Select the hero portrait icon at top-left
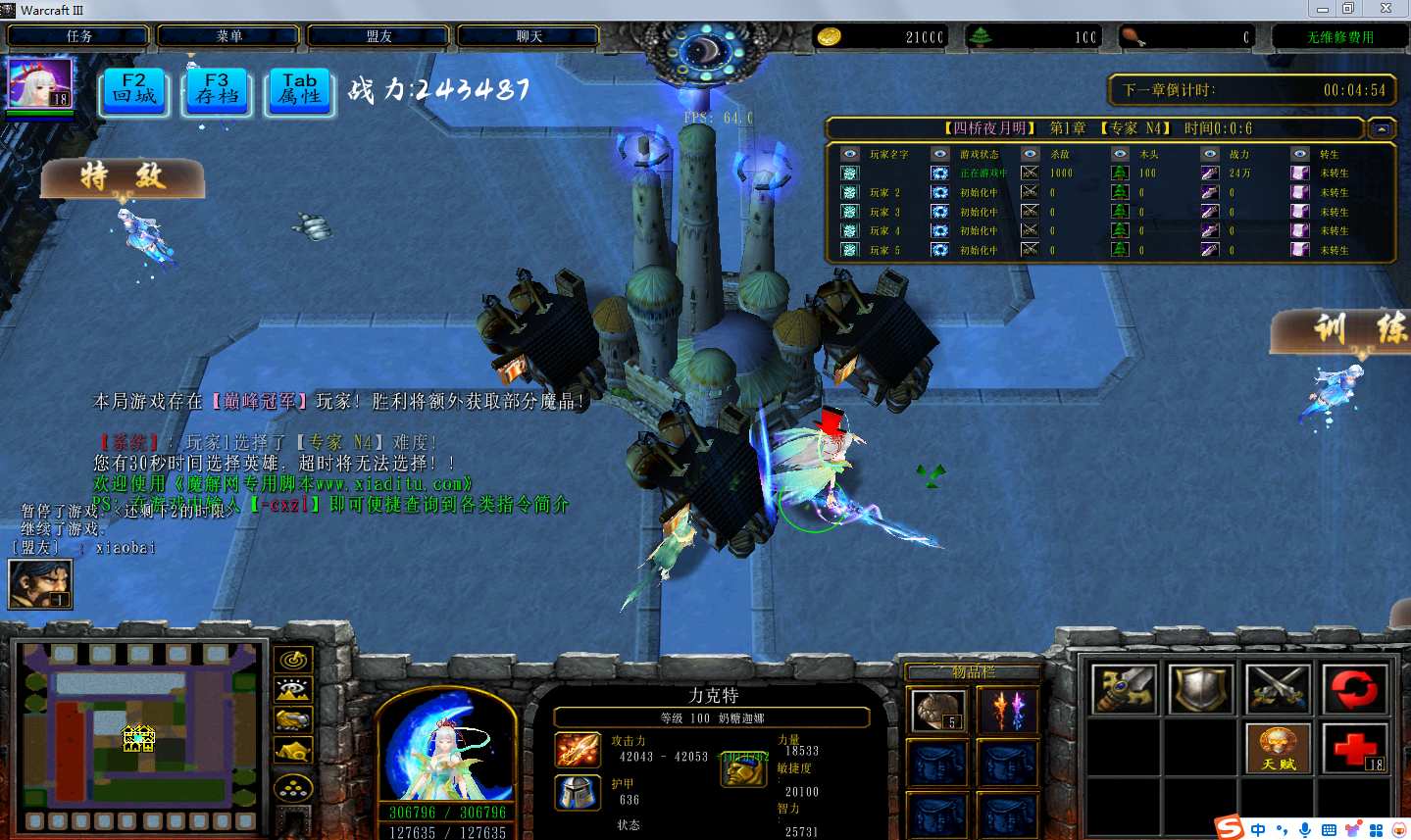 (39, 83)
